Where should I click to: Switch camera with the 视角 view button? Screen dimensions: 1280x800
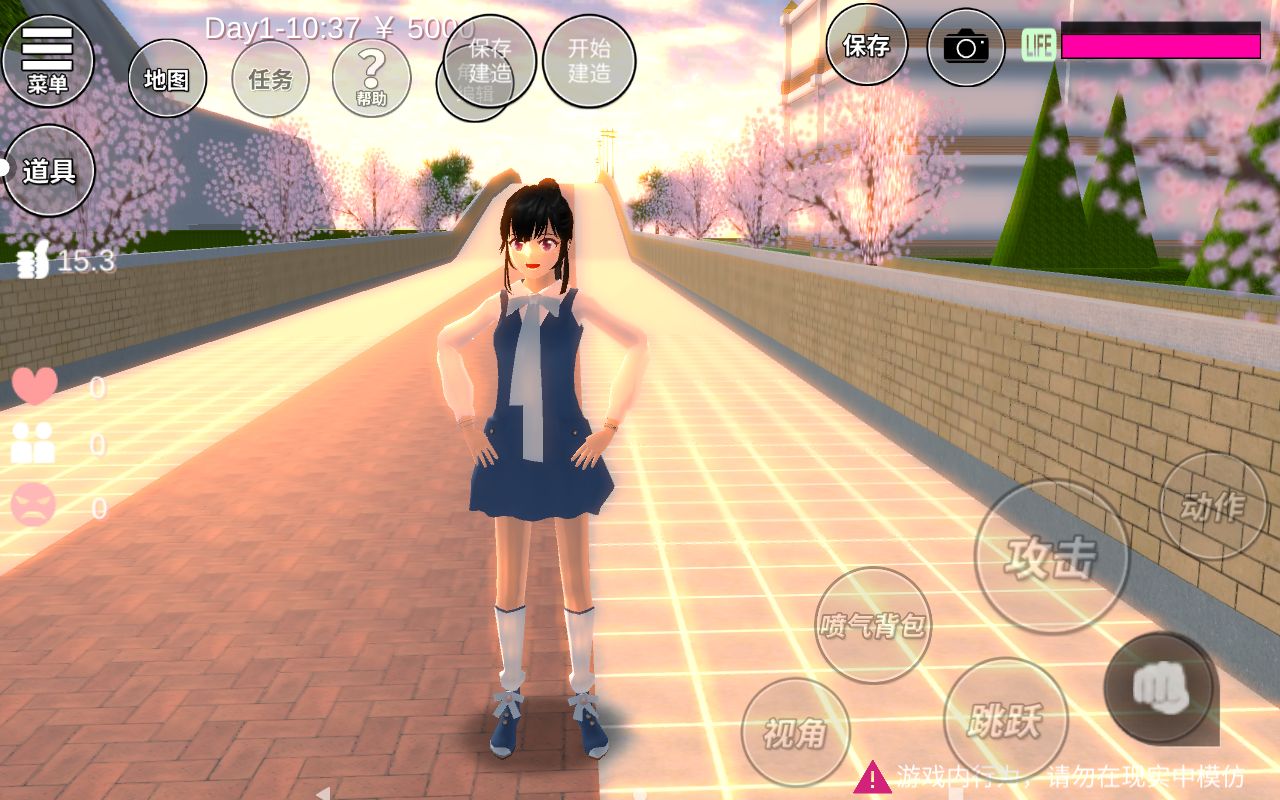795,732
